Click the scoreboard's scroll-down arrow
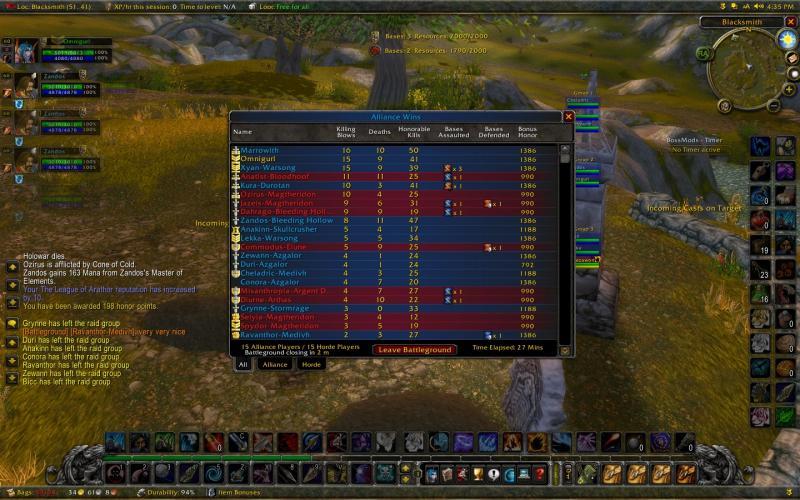This screenshot has width=800, height=500. [565, 351]
